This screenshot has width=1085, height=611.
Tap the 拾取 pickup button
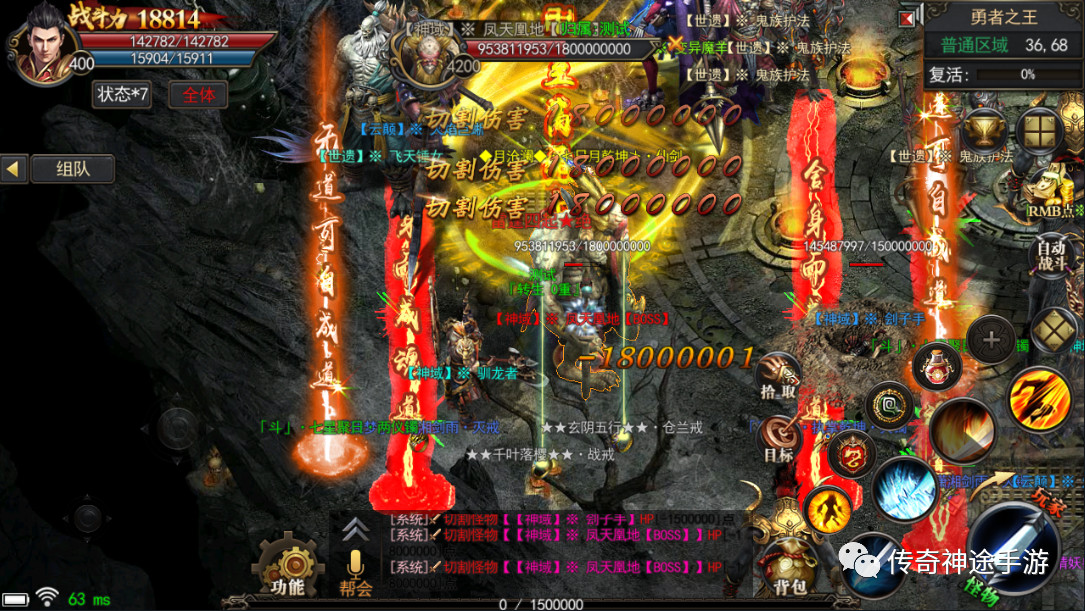[778, 377]
